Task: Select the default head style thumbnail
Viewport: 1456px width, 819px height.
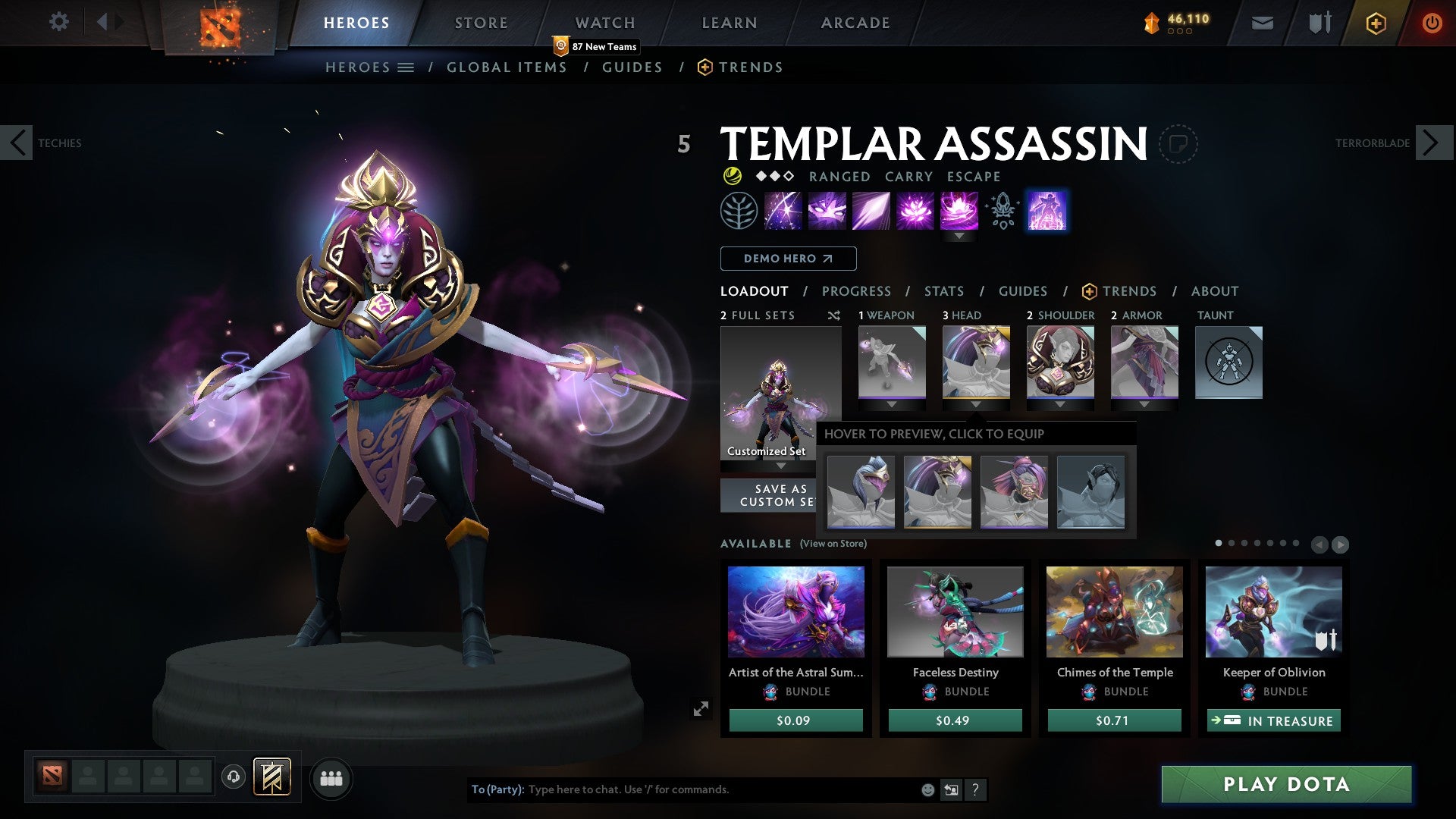Action: 1090,493
